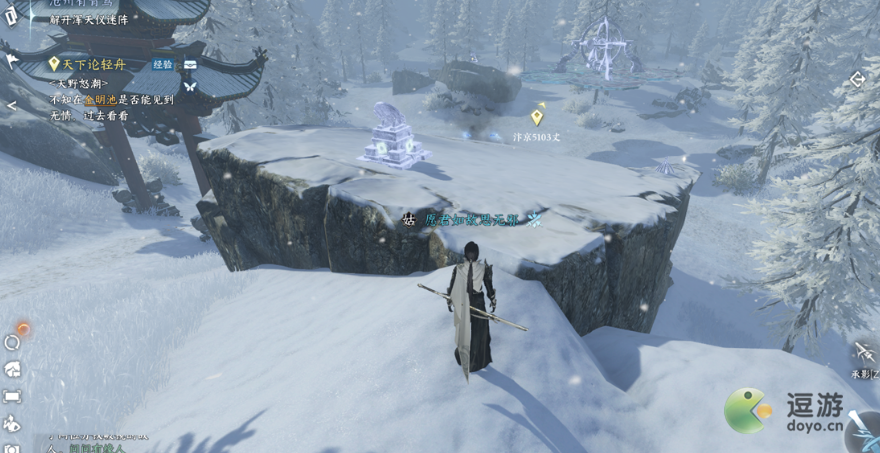This screenshot has width=880, height=453.
Task: Summon mount with the horse icon
Action: tap(12, 369)
